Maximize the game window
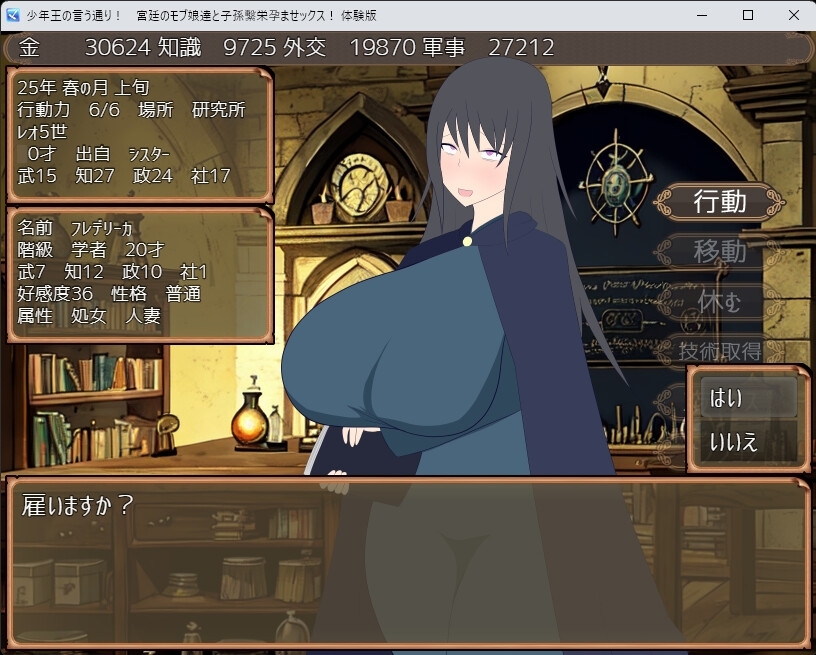Image resolution: width=816 pixels, height=655 pixels. click(747, 15)
